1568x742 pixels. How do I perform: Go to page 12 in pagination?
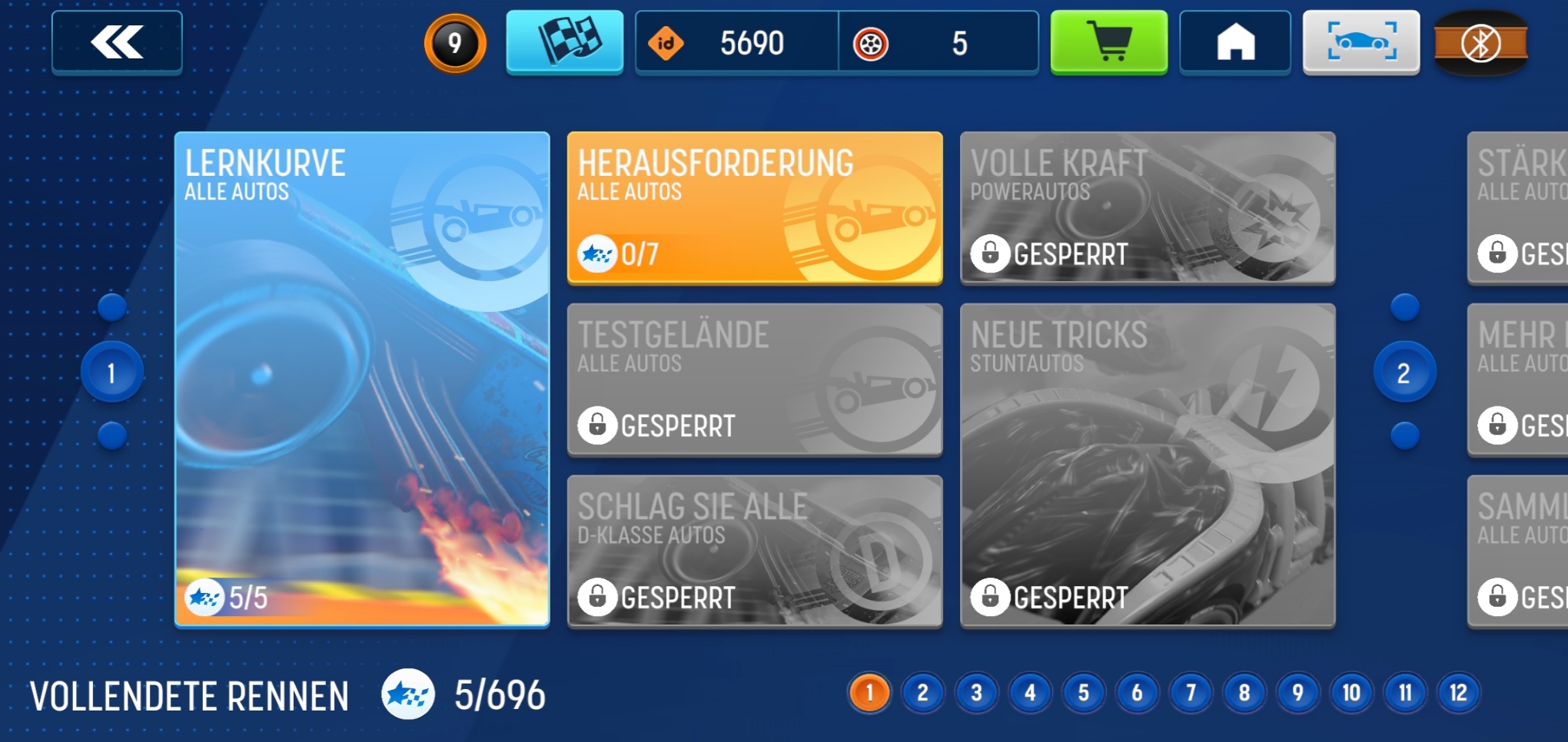(x=1458, y=693)
